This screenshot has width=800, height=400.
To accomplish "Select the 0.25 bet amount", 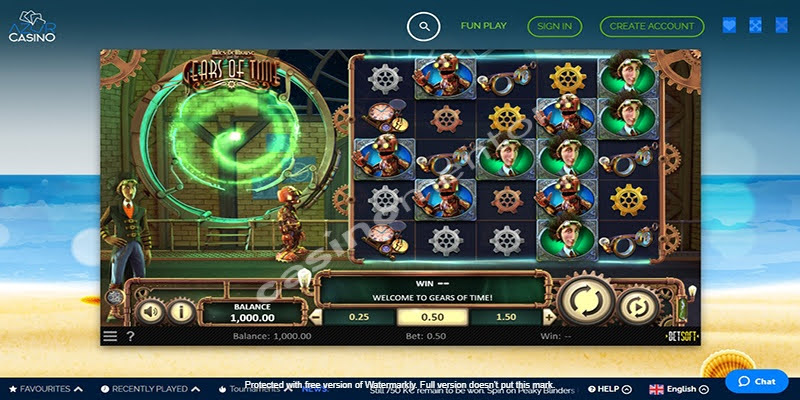I will tap(359, 317).
